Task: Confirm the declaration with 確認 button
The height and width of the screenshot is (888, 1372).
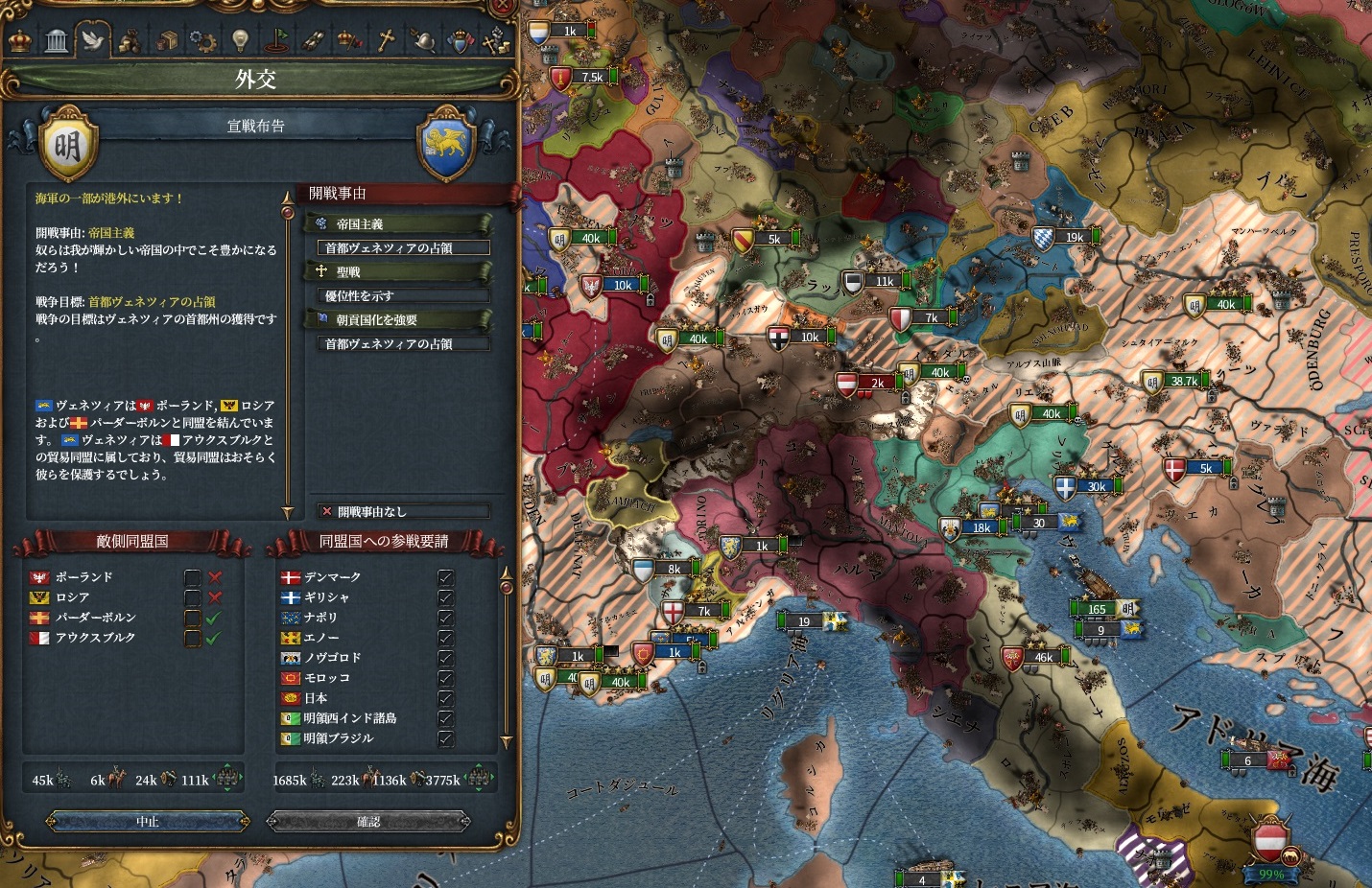Action: pyautogui.click(x=368, y=822)
